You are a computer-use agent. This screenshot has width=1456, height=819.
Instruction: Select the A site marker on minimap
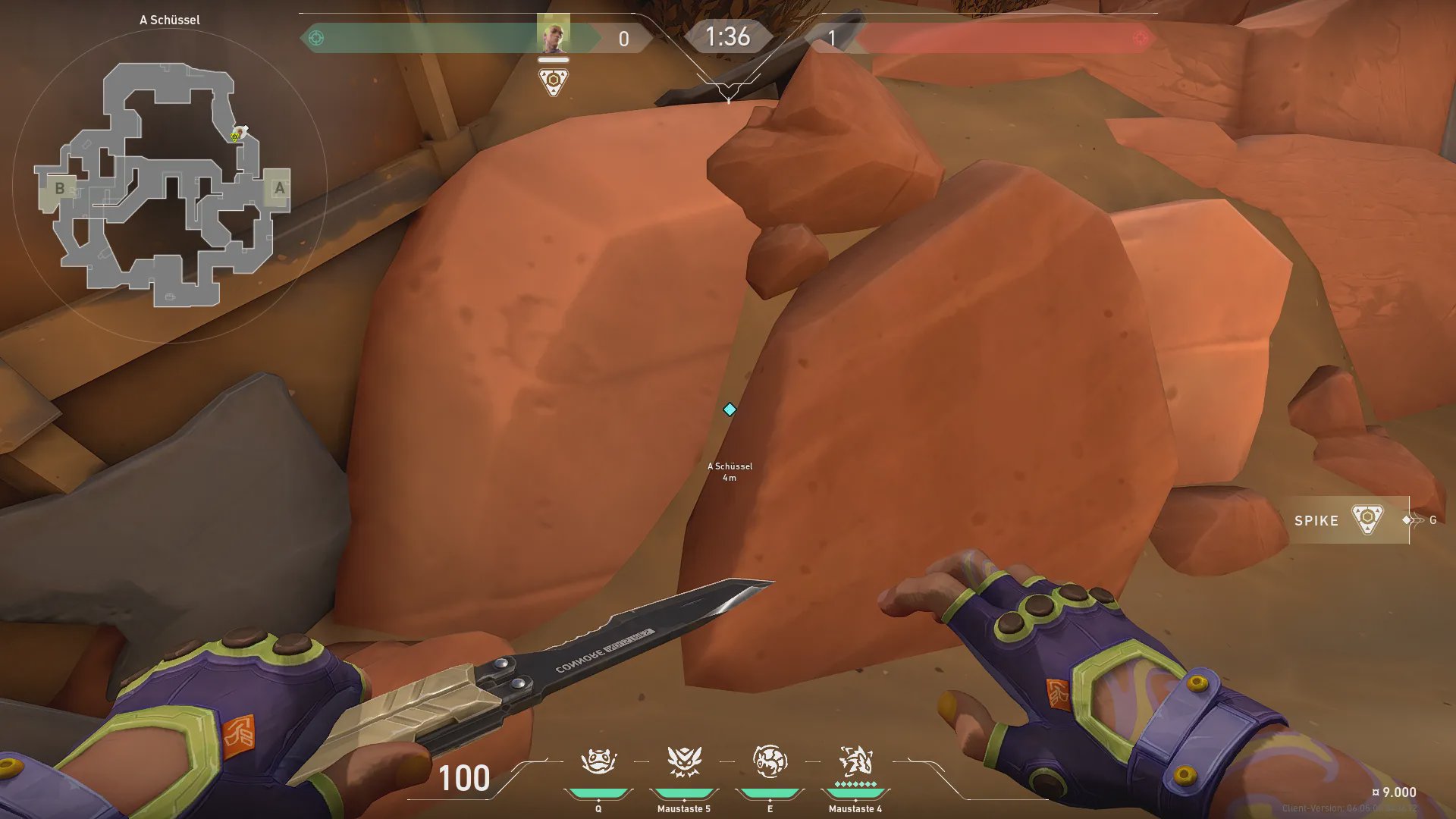coord(279,187)
